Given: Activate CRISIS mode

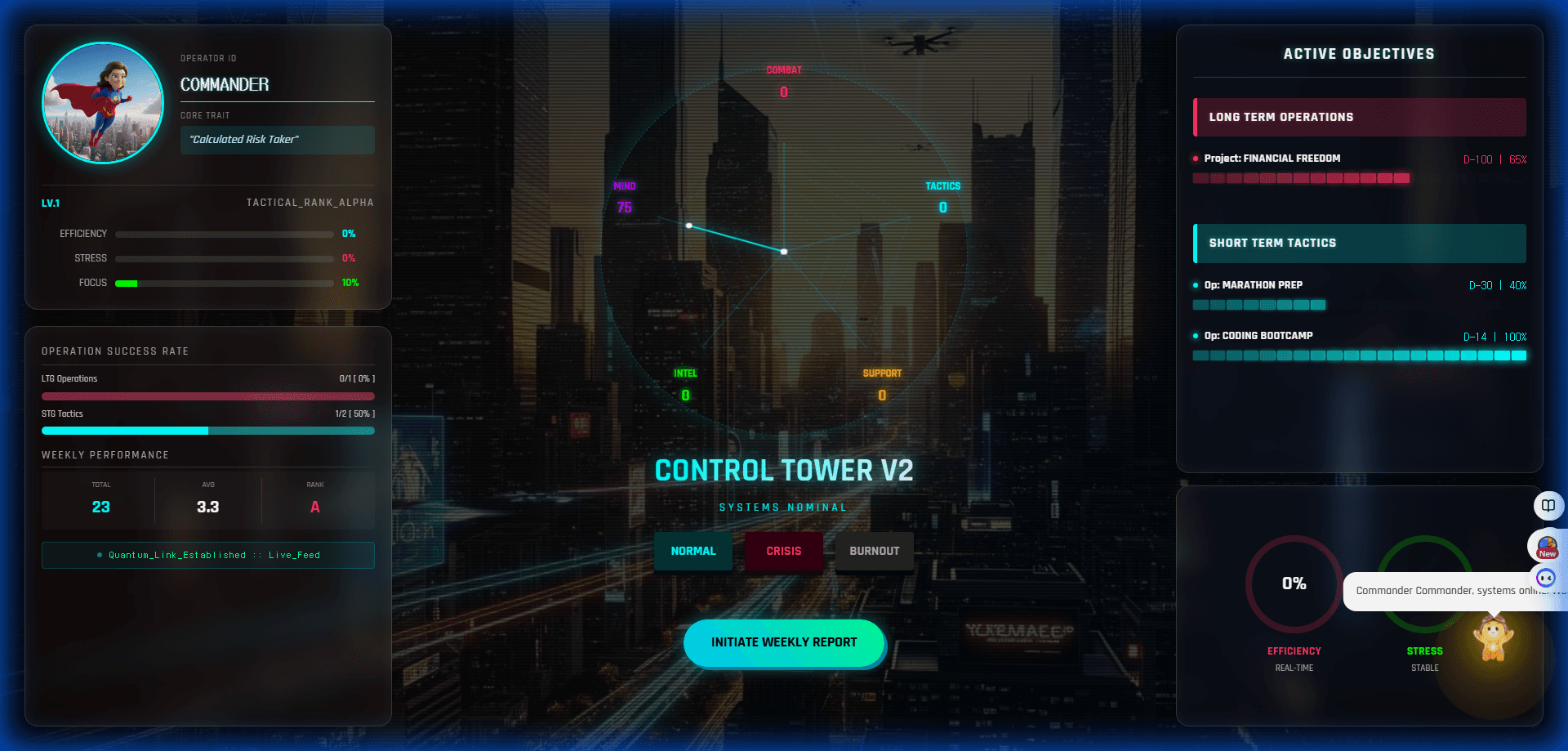Looking at the screenshot, I should tap(783, 551).
